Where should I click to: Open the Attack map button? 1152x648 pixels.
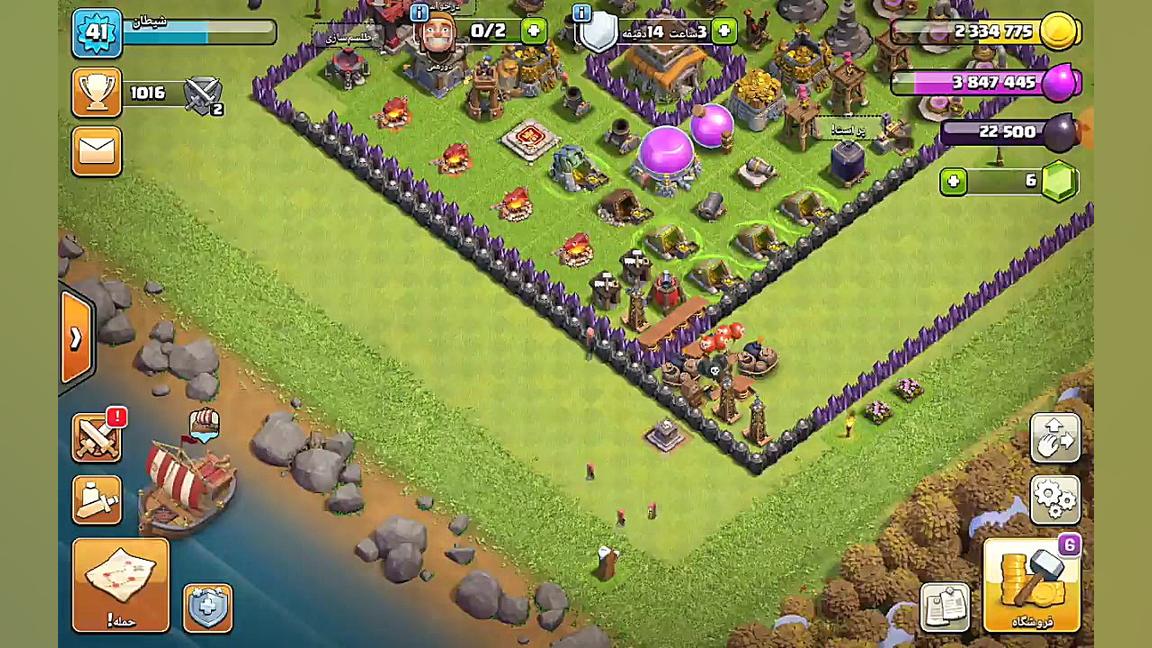[120, 585]
